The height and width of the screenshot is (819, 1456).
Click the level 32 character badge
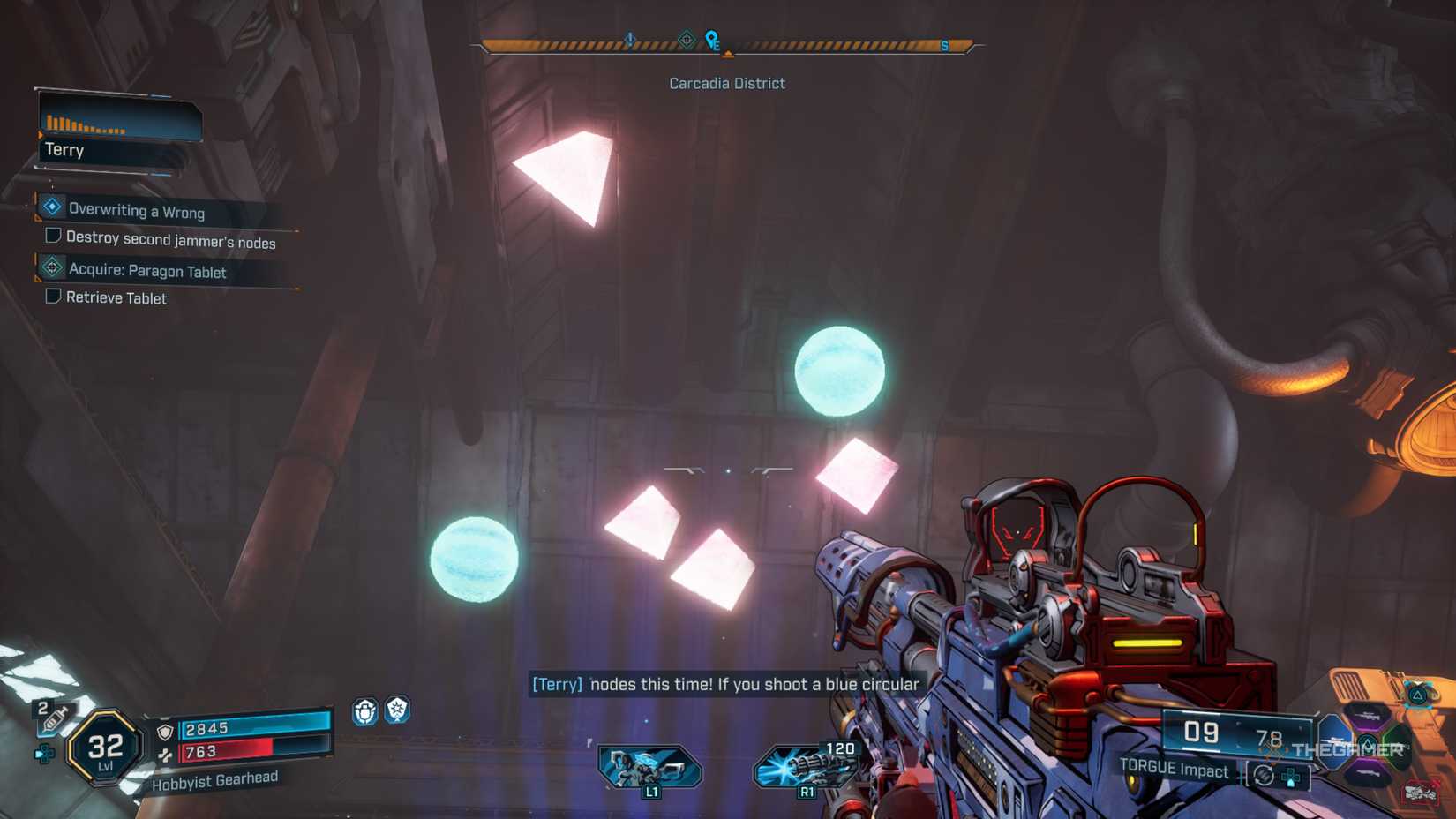(105, 748)
